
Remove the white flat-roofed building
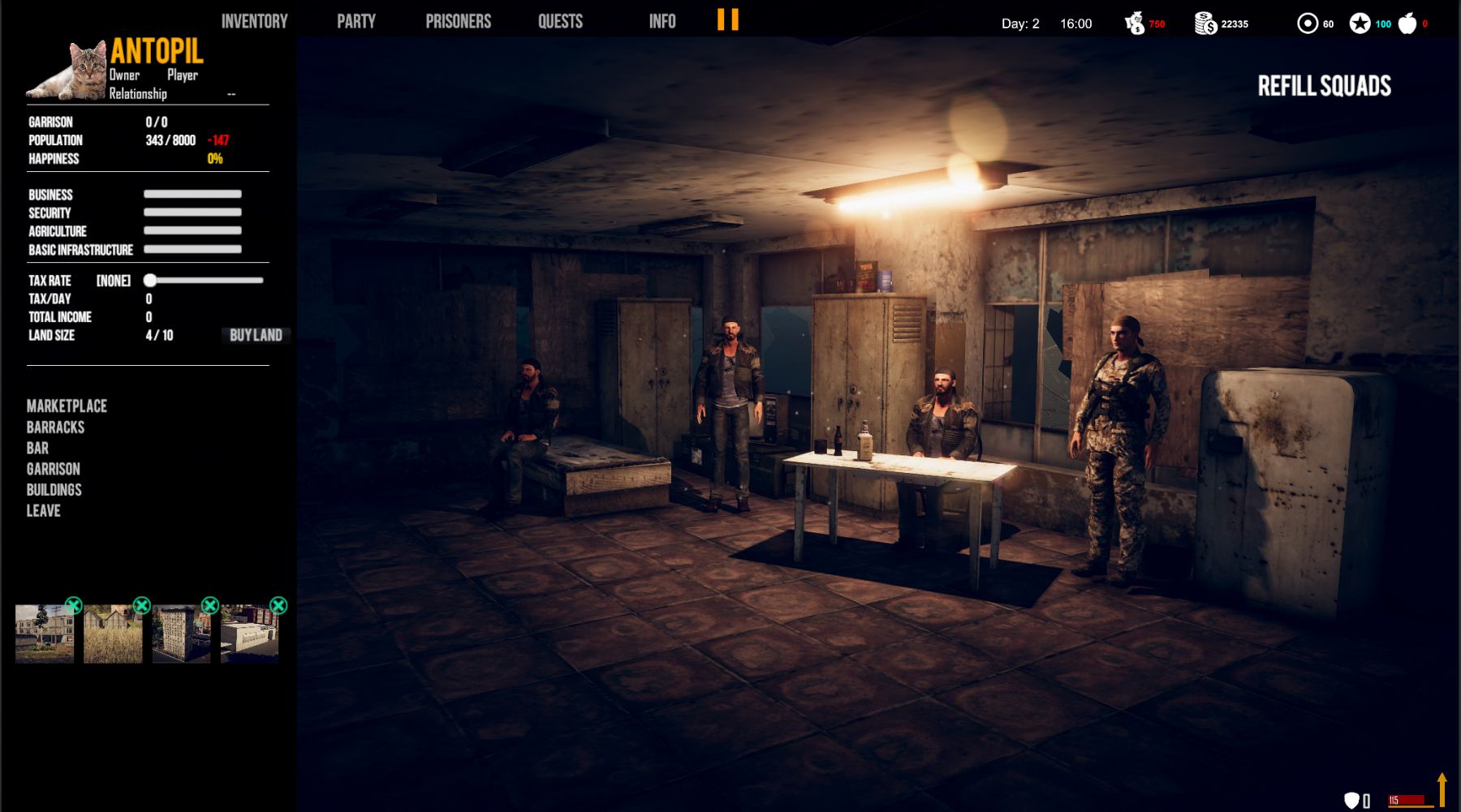pos(278,605)
